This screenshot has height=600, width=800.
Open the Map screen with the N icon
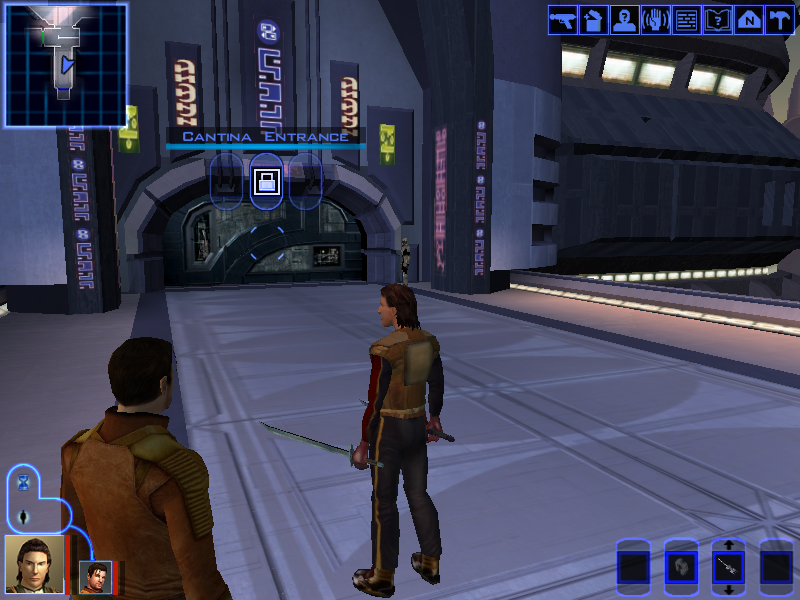point(748,20)
